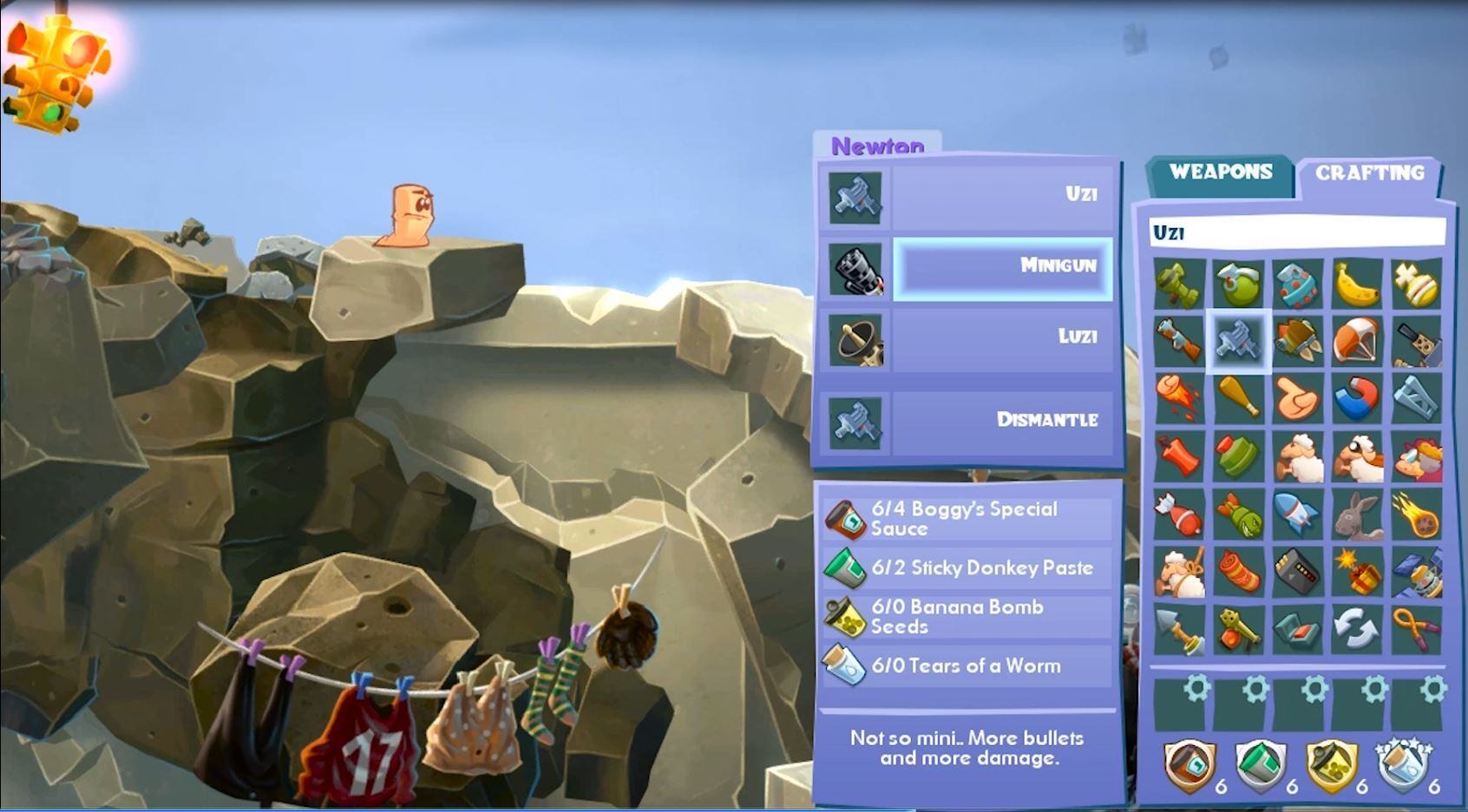Screen dimensions: 1468x812
Task: Choose the Holy Hand Grenade
Action: [x=1416, y=285]
